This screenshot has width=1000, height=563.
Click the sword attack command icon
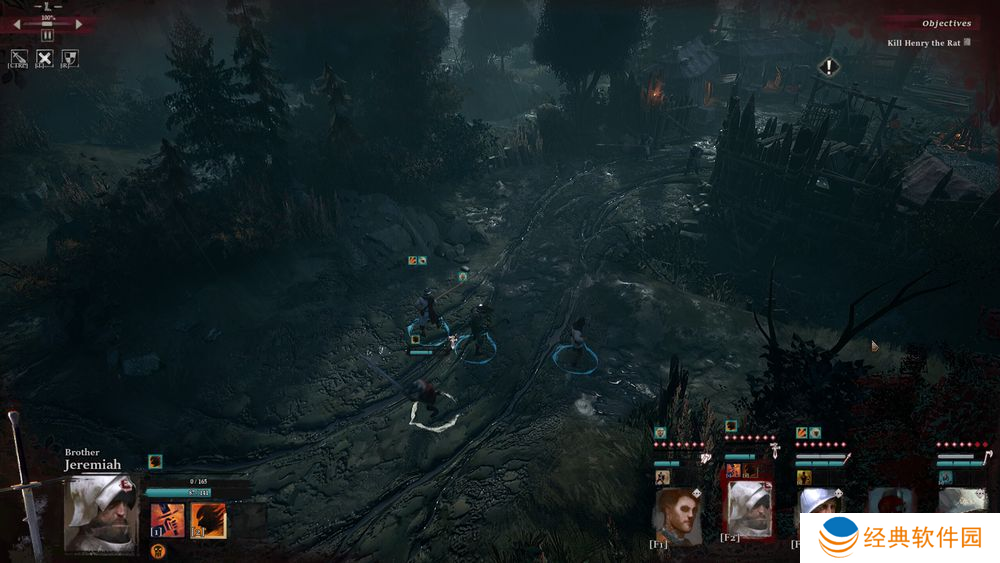pyautogui.click(x=19, y=58)
